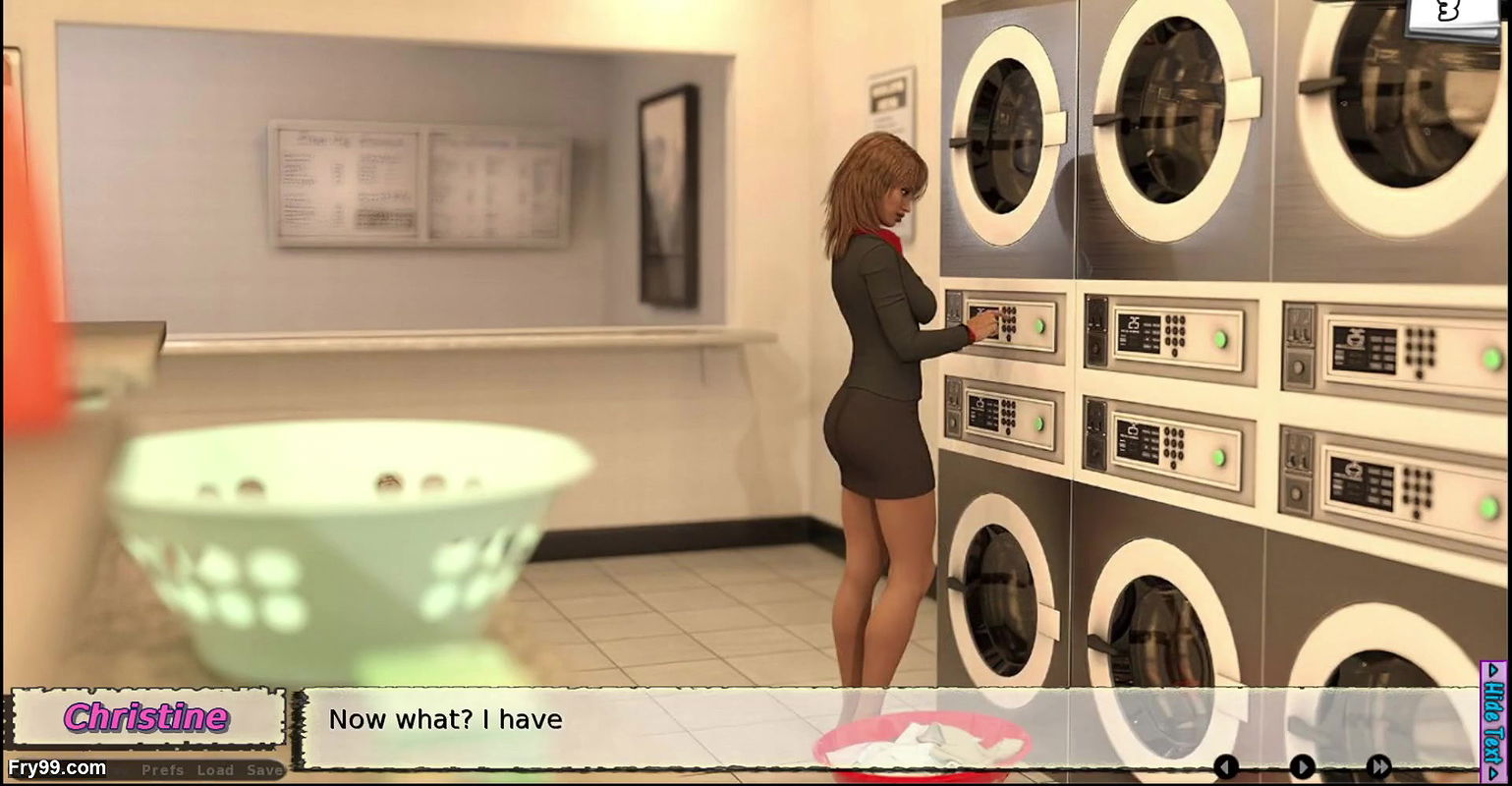Screen dimensions: 1512x786
Task: Skip ahead using the fast-forward icon
Action: tap(1379, 765)
